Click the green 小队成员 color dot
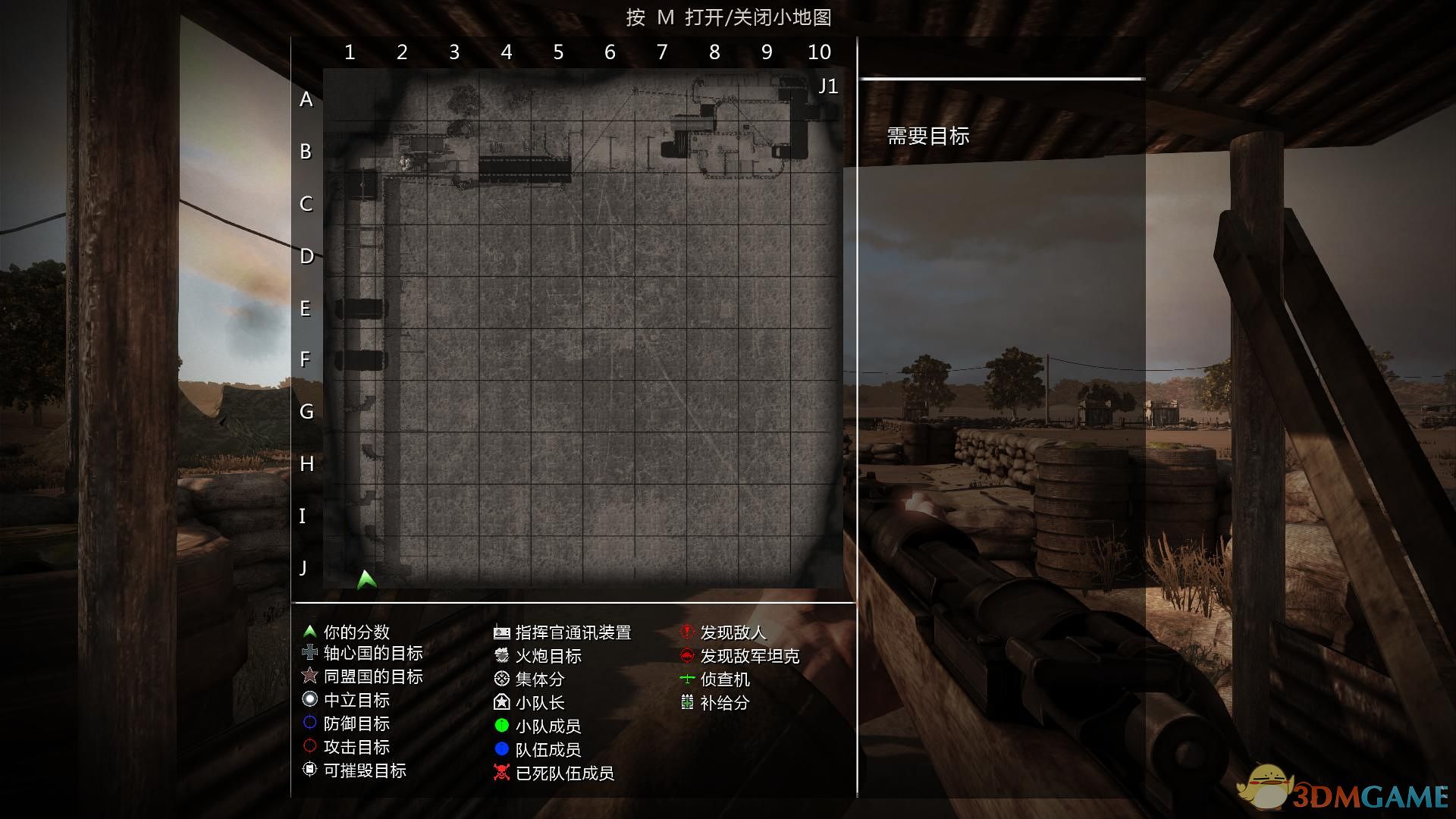 coord(500,726)
